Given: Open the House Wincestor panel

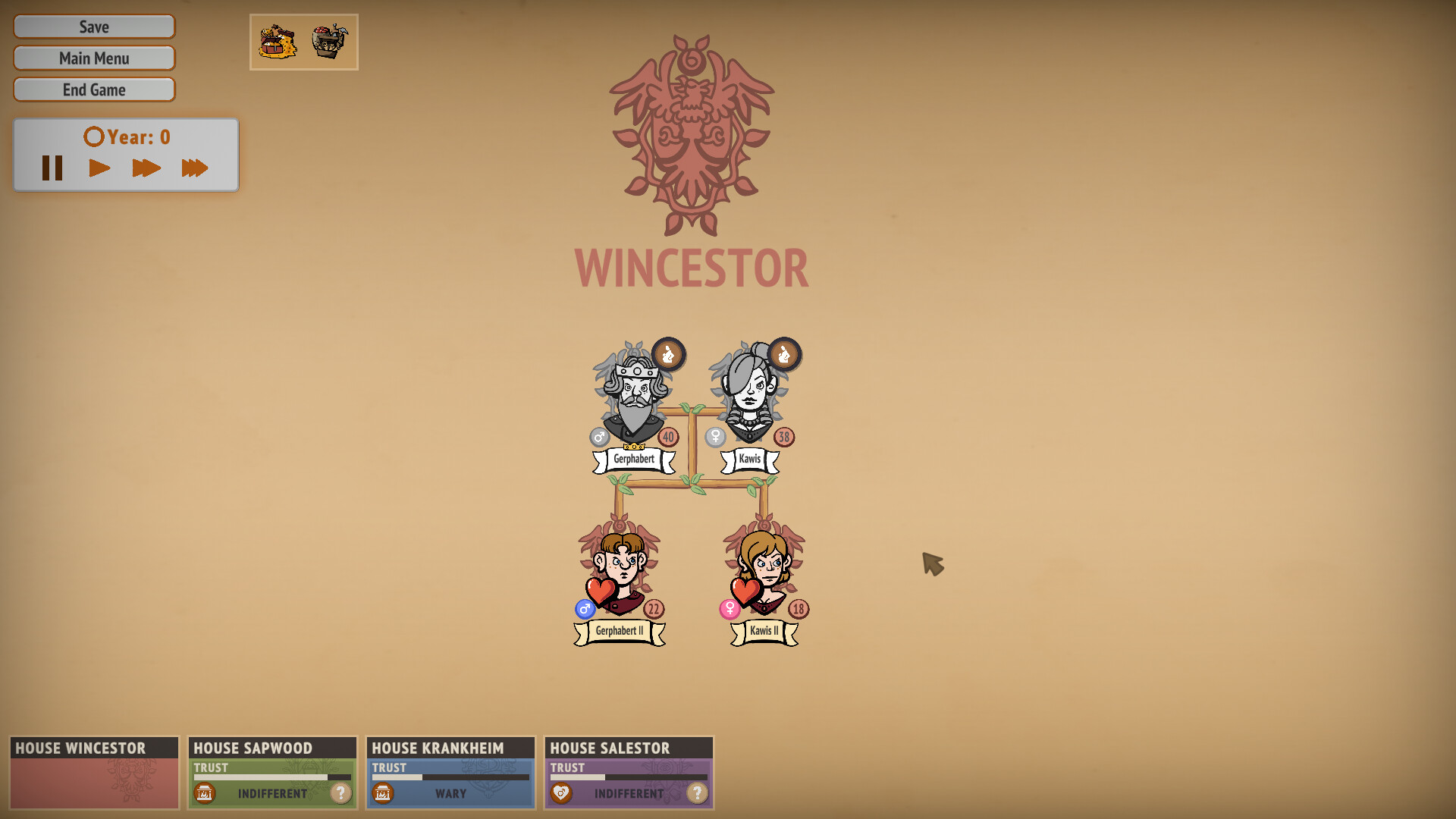Looking at the screenshot, I should point(94,772).
